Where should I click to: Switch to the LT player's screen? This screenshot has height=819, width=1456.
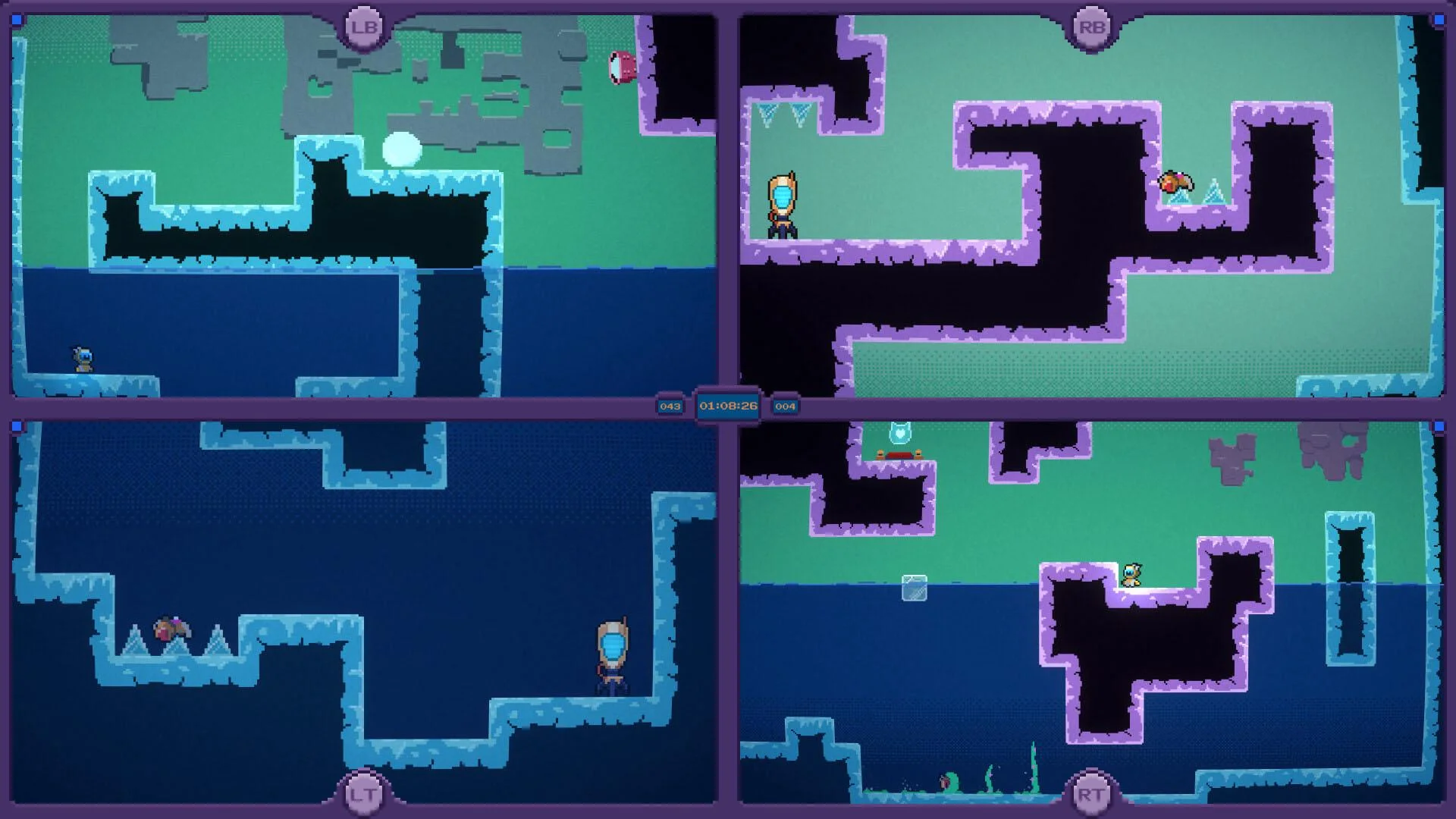coord(364,614)
